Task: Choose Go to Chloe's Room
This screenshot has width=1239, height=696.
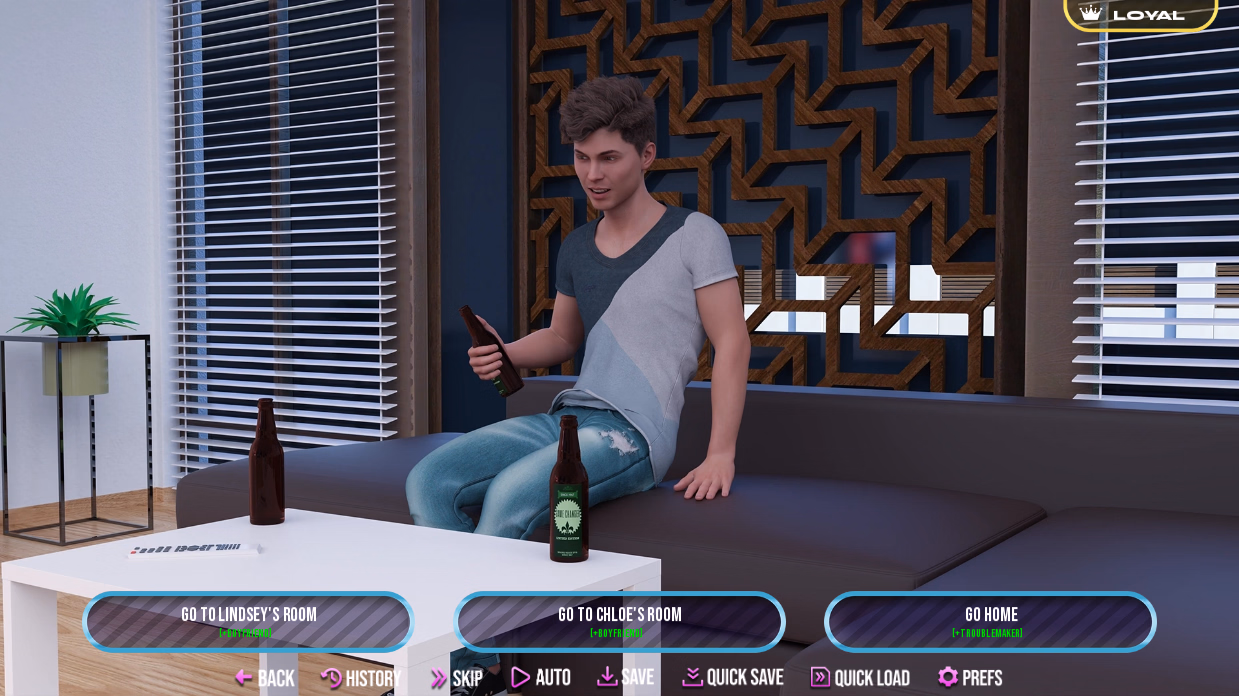Action: (619, 621)
